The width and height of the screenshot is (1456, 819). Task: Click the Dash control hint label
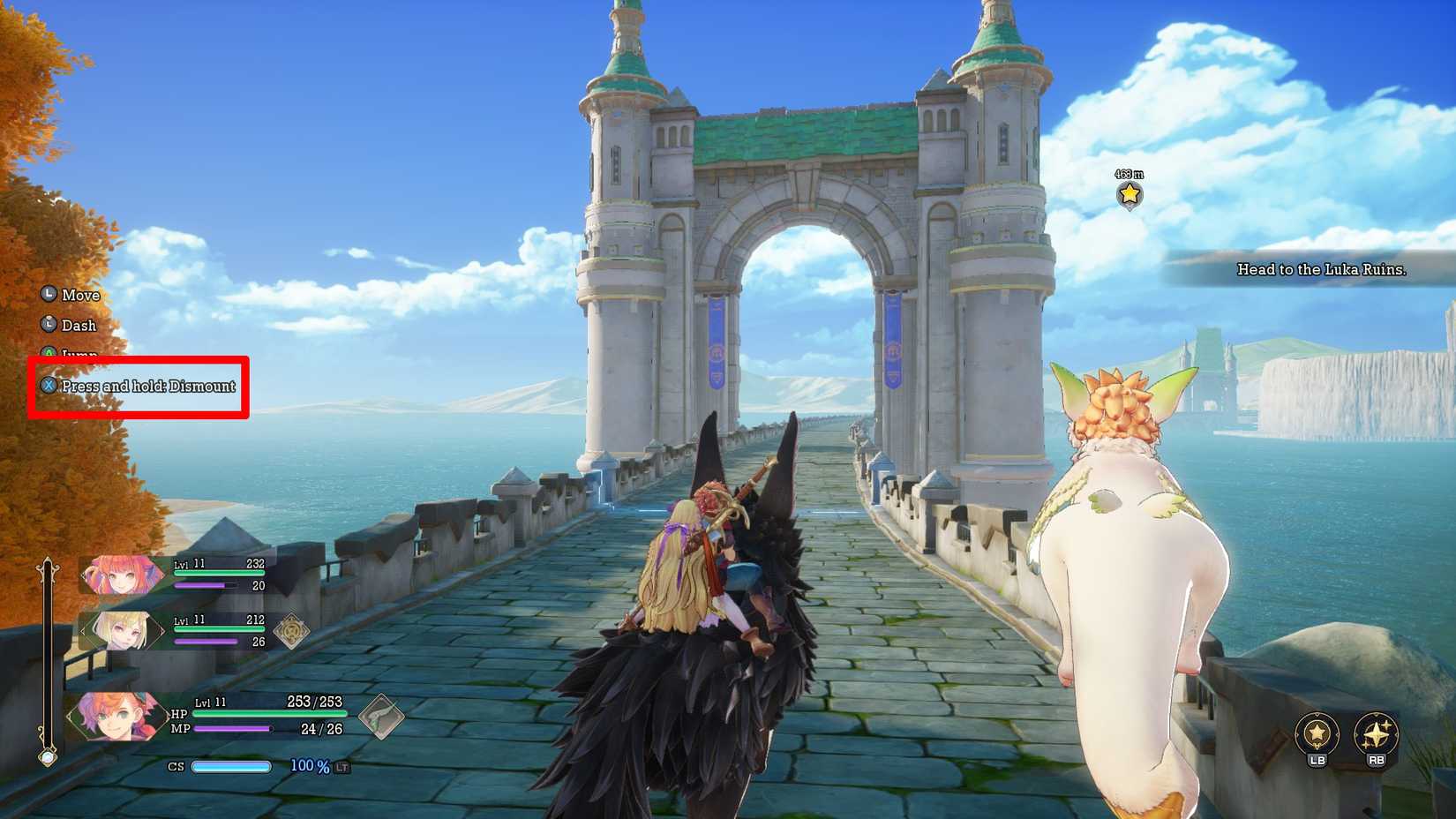(x=78, y=325)
